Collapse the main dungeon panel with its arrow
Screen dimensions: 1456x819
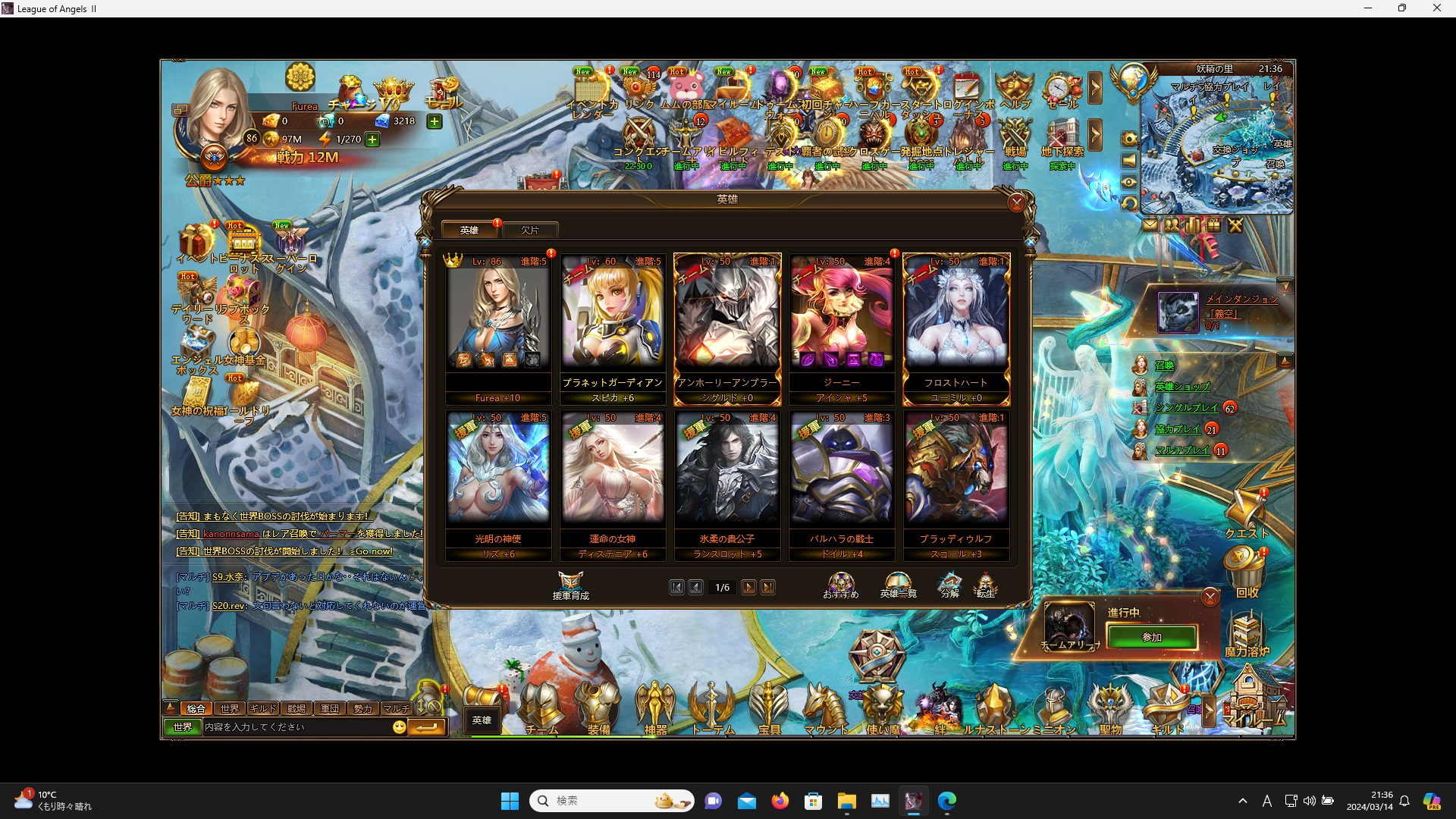click(x=1286, y=287)
